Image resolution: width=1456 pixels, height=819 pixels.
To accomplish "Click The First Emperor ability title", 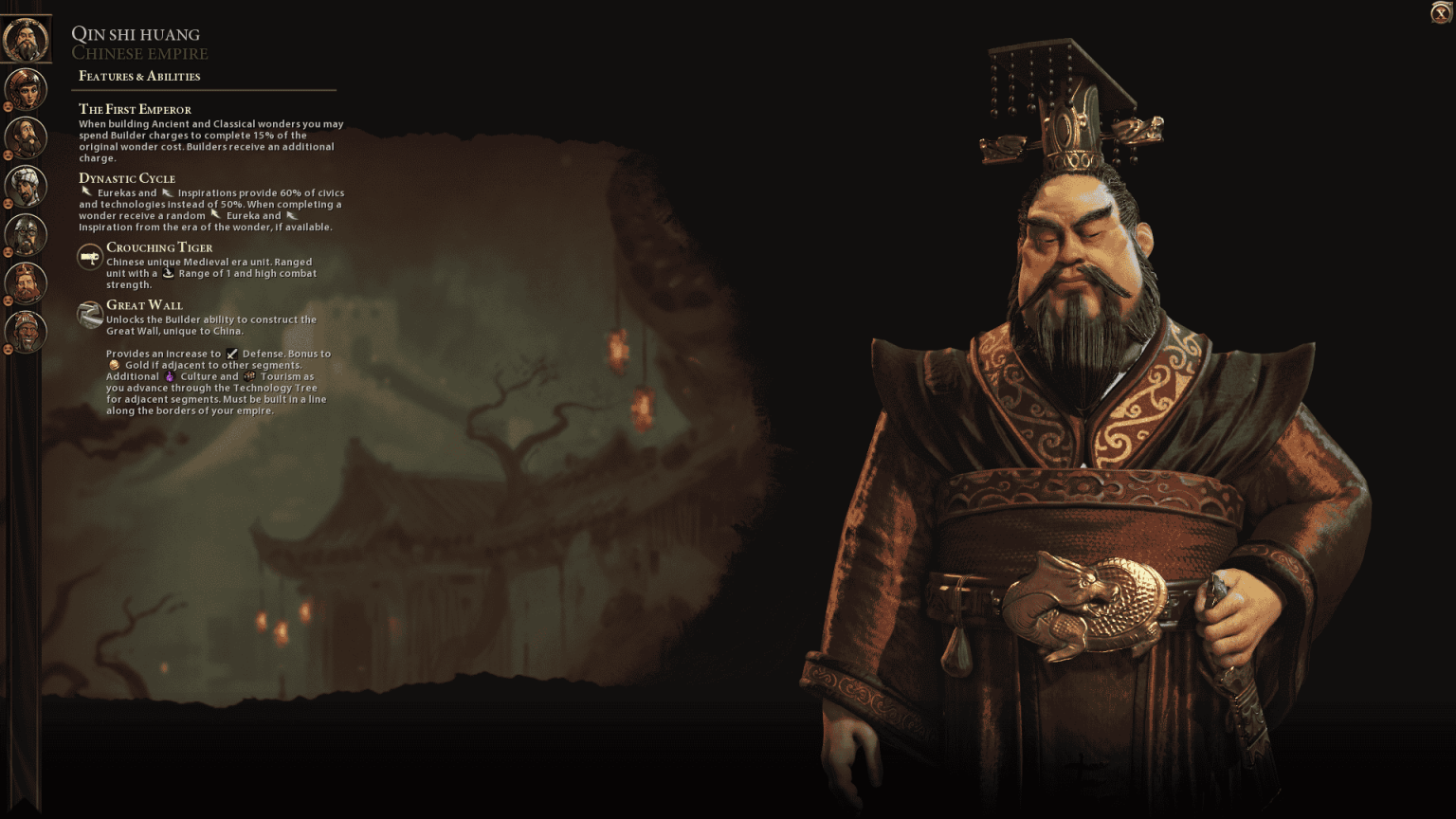I will 135,109.
